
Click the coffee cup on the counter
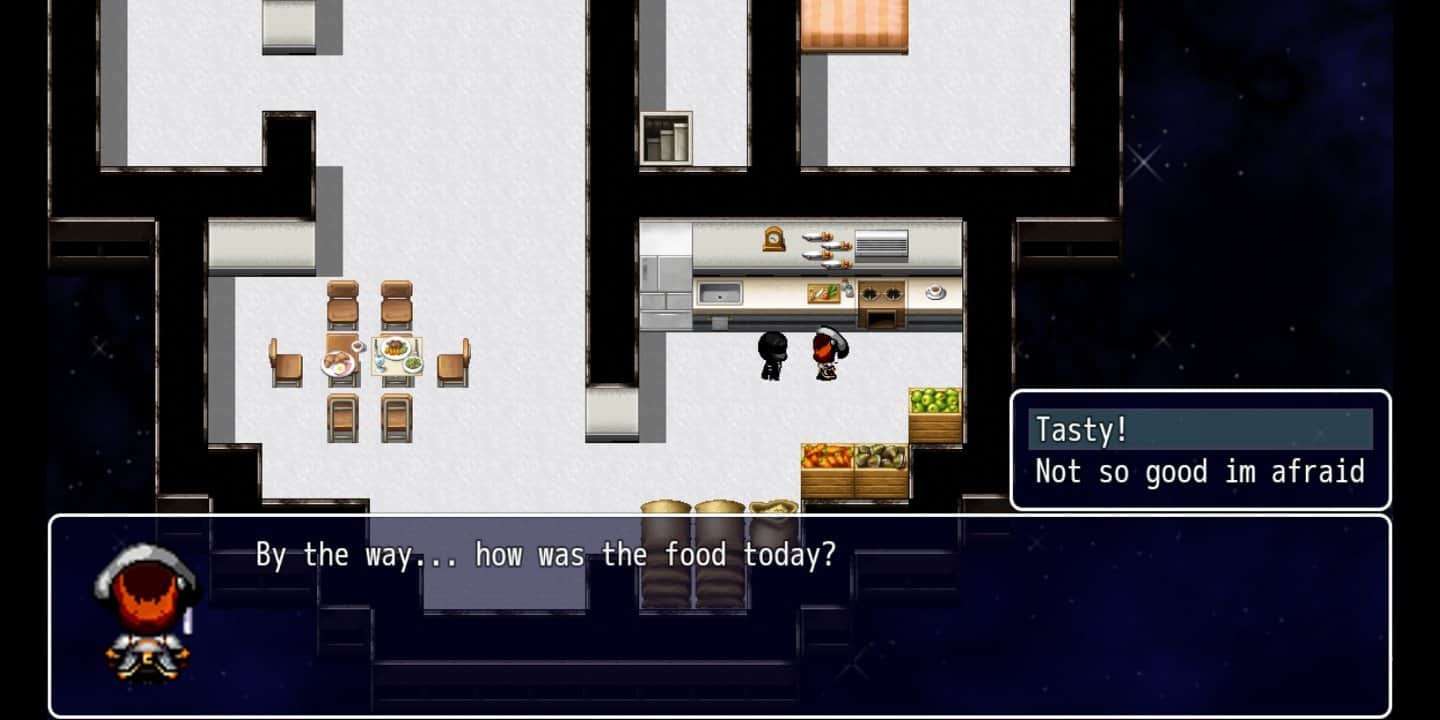(933, 293)
